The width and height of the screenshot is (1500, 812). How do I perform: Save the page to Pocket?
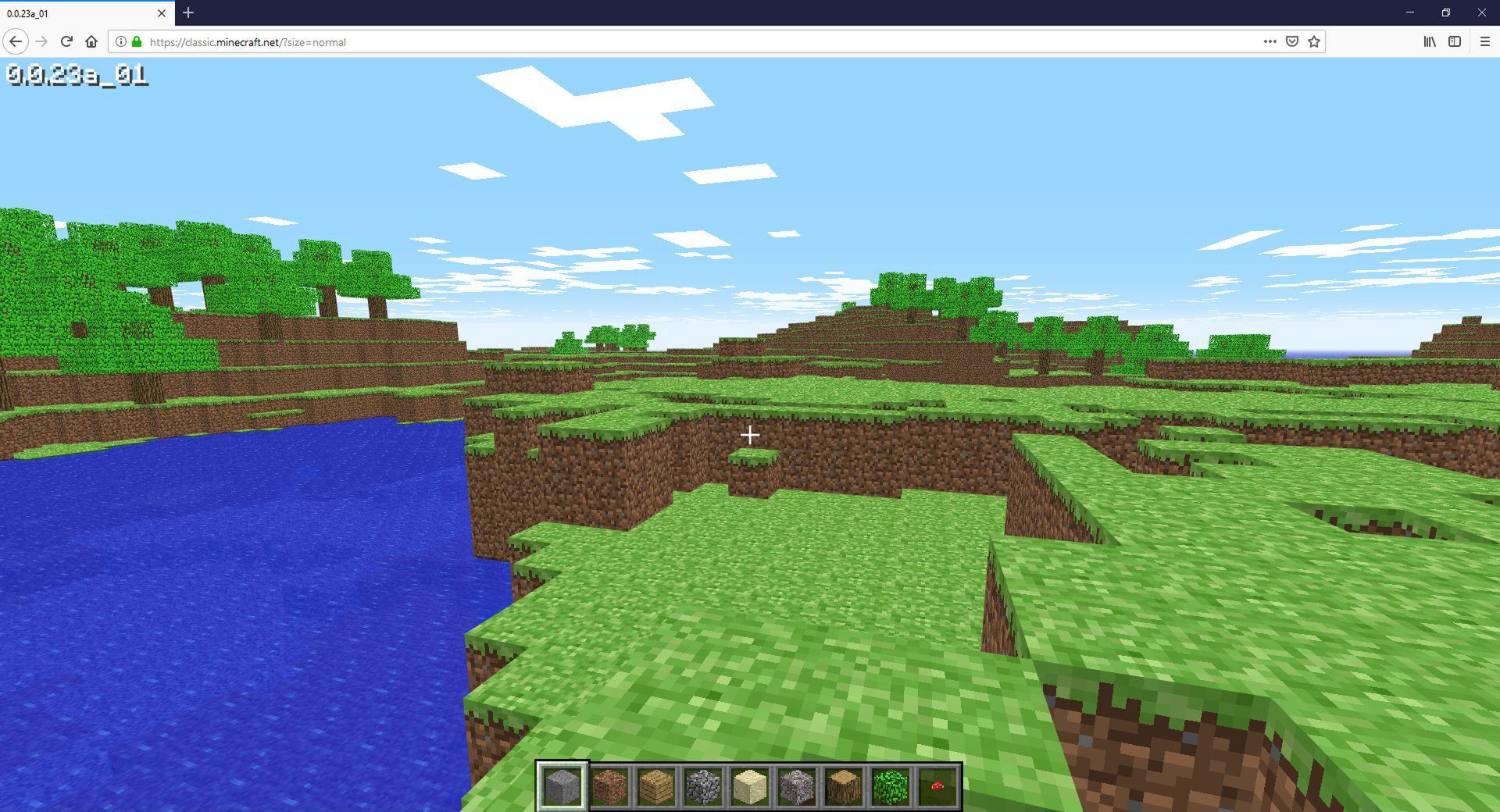coord(1294,42)
